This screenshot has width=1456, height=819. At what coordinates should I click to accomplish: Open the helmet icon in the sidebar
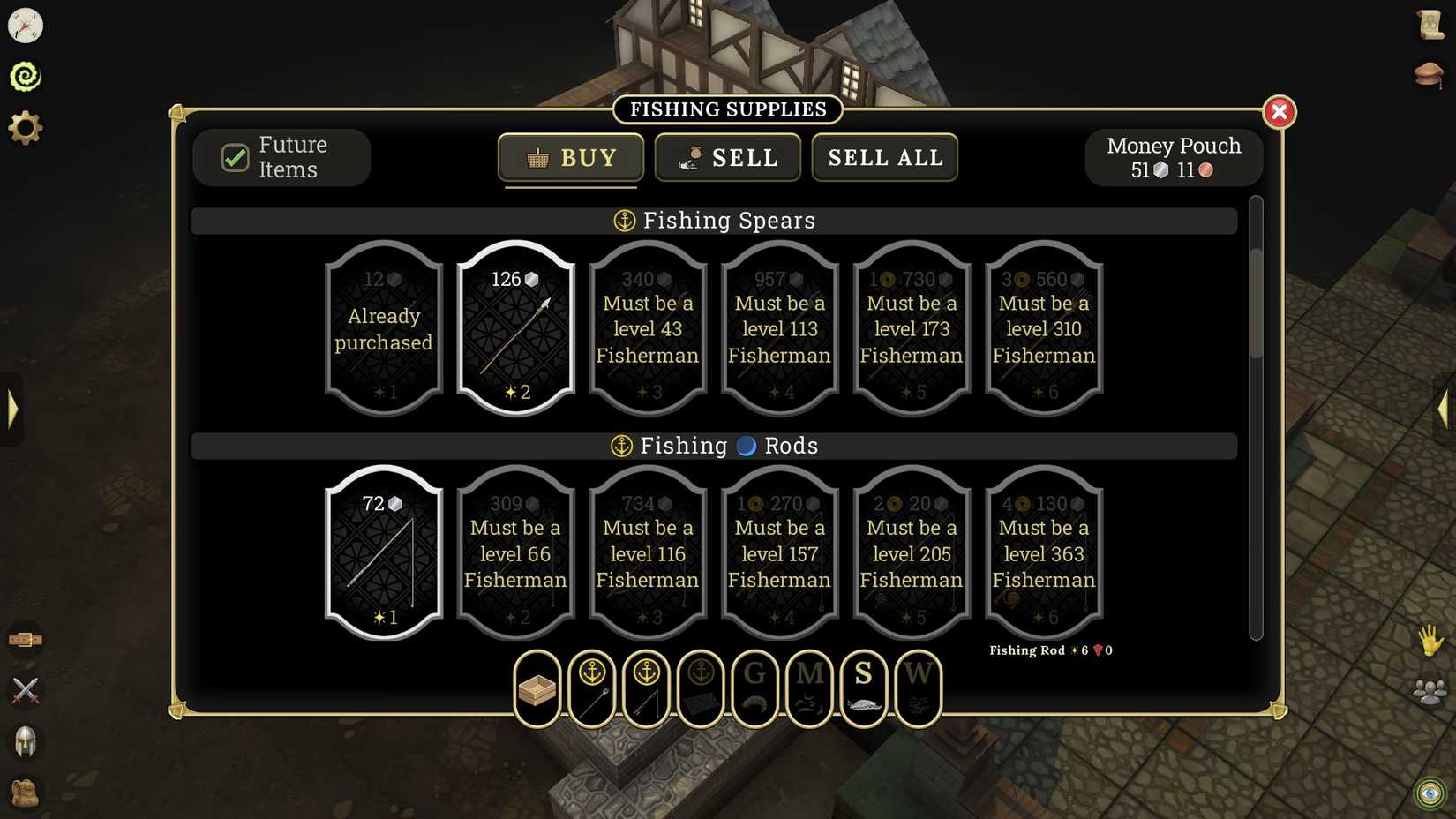[26, 742]
